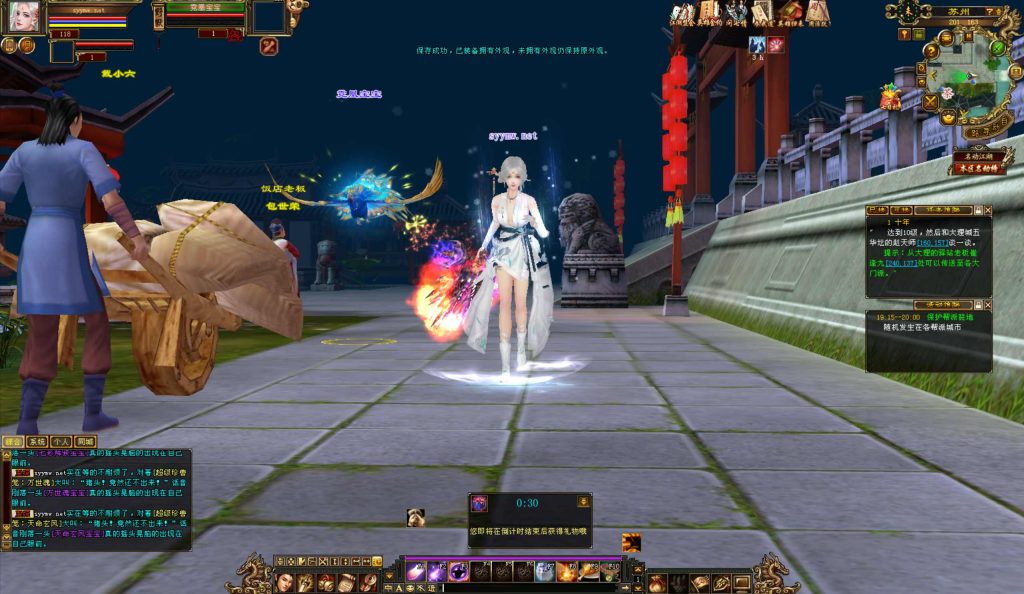Screen dimensions: 1024x594
Task: Open the gold ingot button under minimap
Action: pos(948,118)
